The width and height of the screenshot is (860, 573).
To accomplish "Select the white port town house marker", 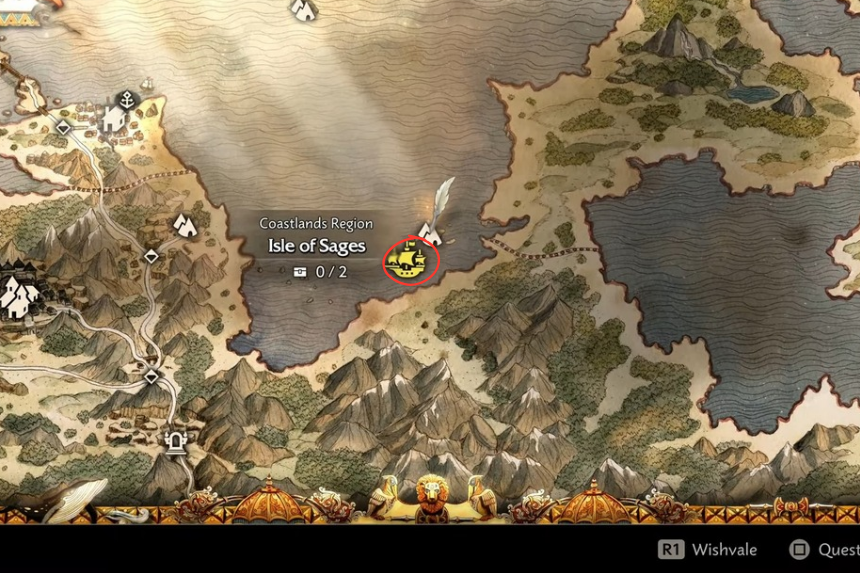I will pyautogui.click(x=113, y=120).
